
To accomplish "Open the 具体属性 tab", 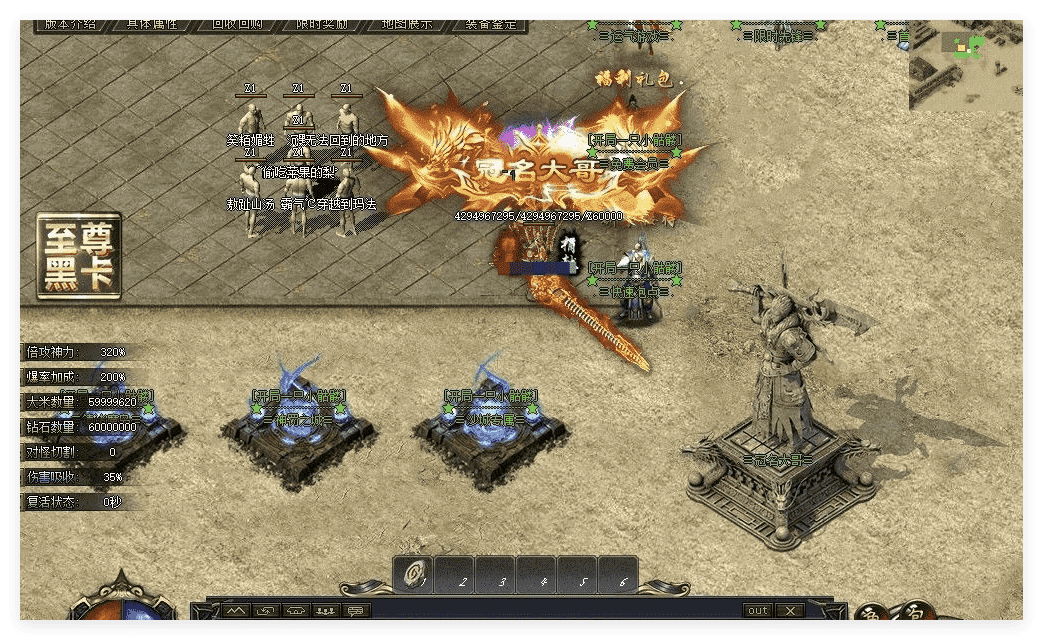I will (153, 24).
